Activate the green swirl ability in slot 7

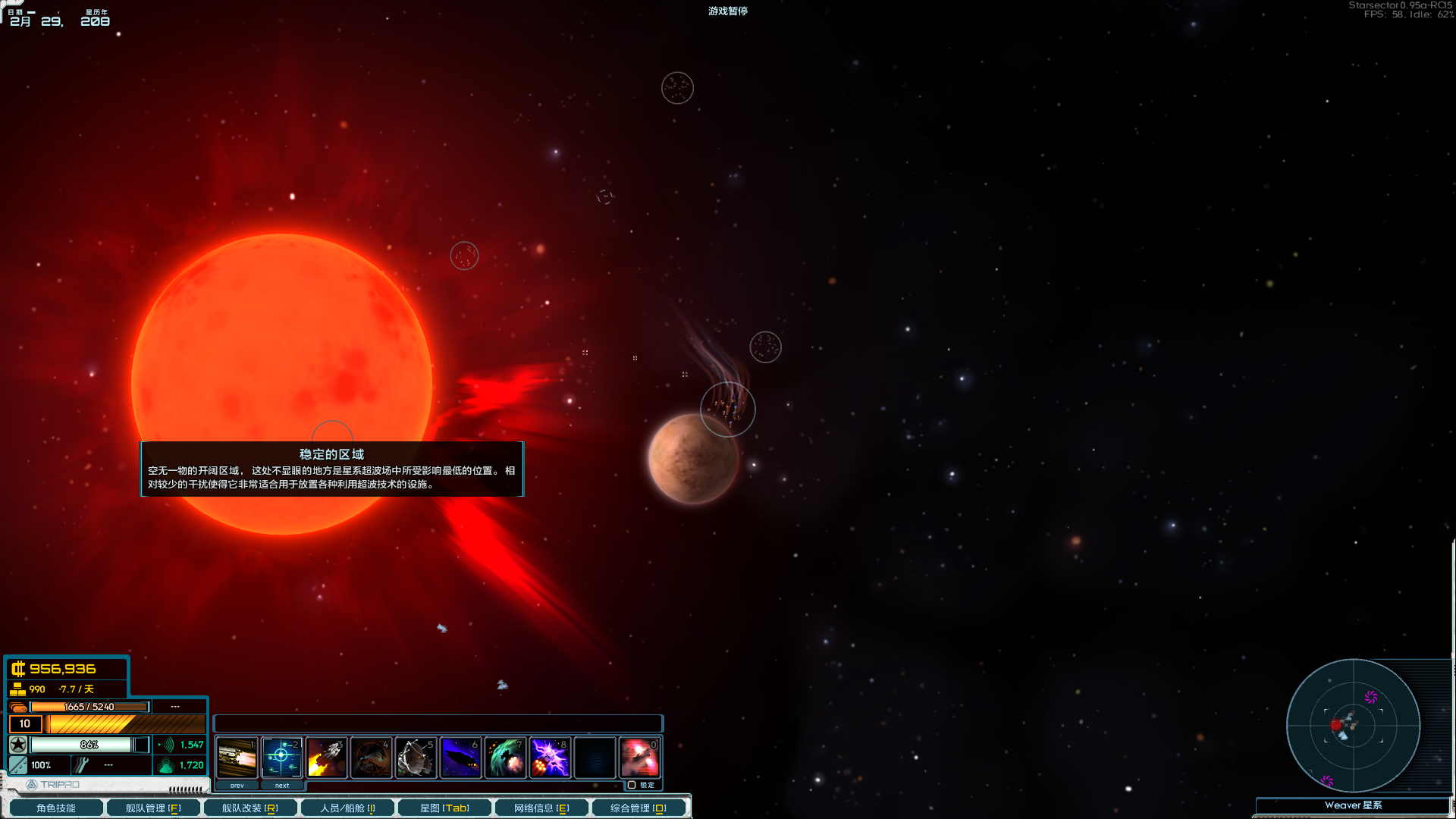505,757
